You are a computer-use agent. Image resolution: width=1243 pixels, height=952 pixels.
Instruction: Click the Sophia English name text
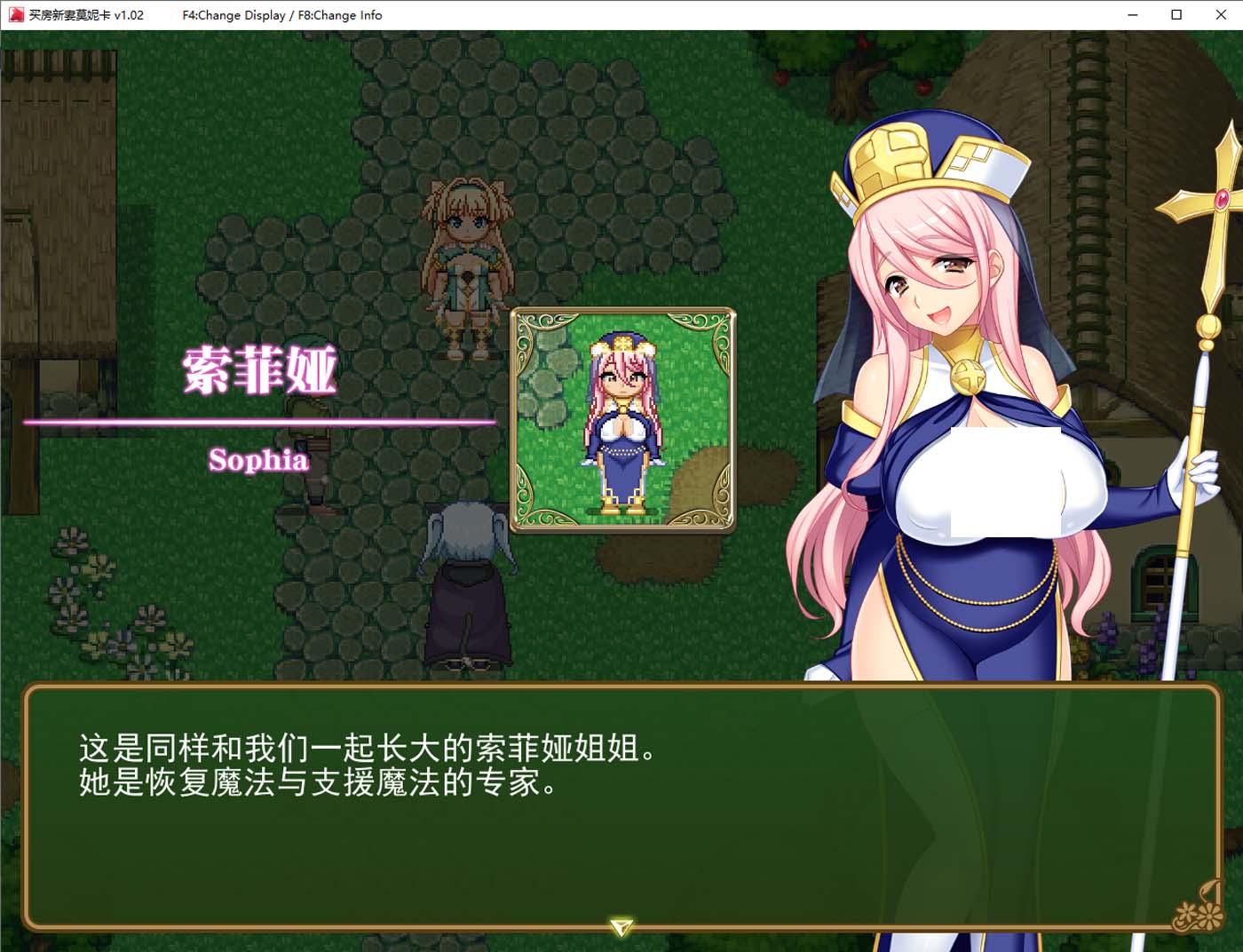(259, 460)
